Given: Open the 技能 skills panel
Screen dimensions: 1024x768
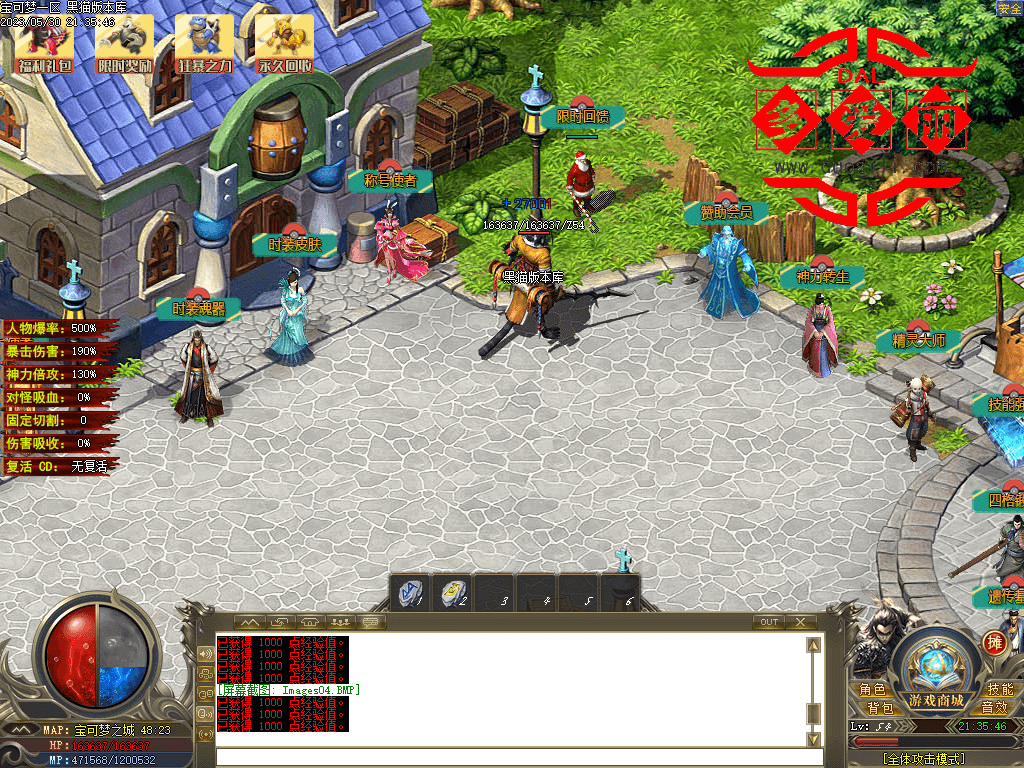Looking at the screenshot, I should coord(1000,690).
